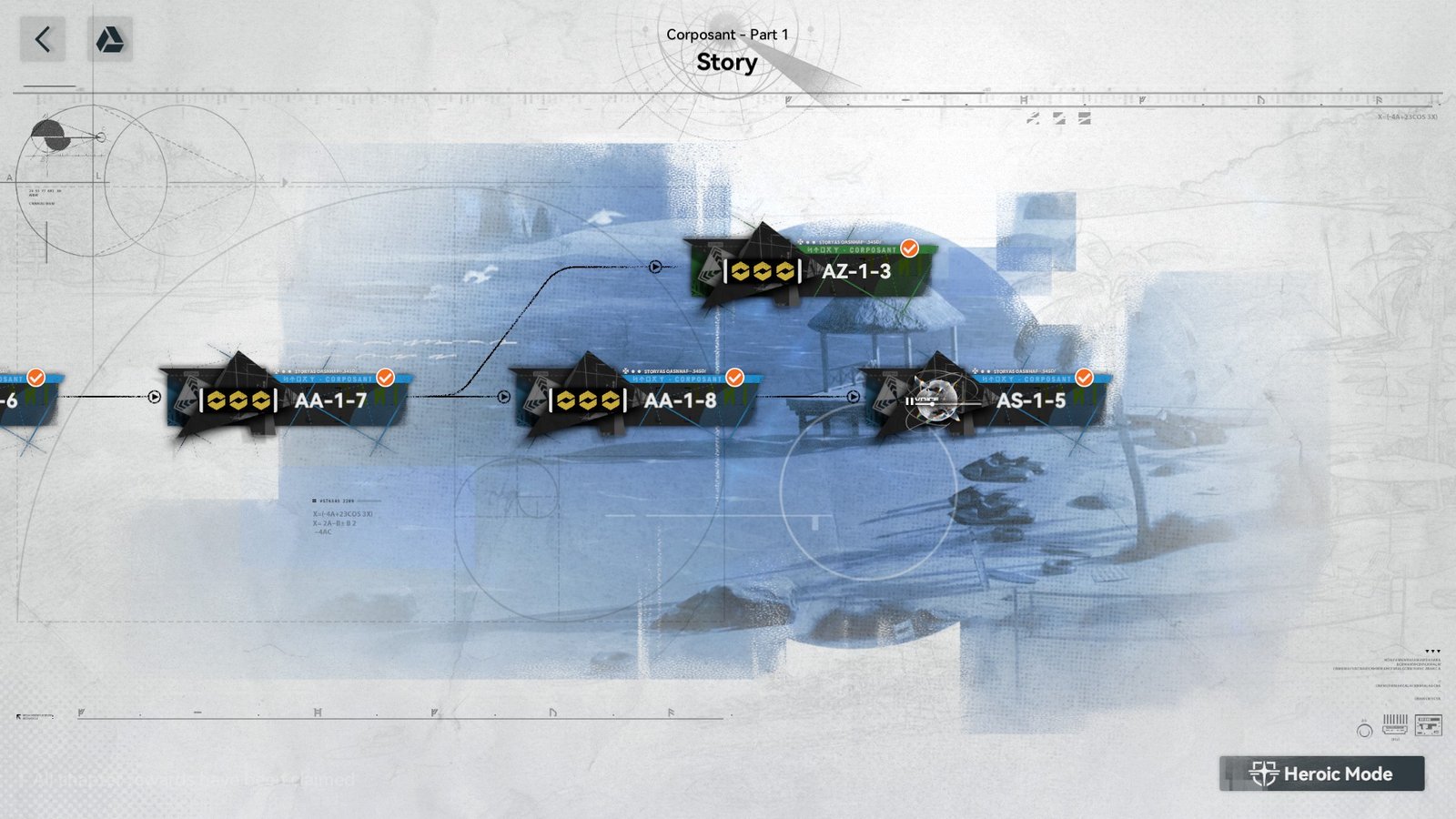Expand the circled arrow leading to AZ-1-3
This screenshot has width=1456, height=819.
654,268
